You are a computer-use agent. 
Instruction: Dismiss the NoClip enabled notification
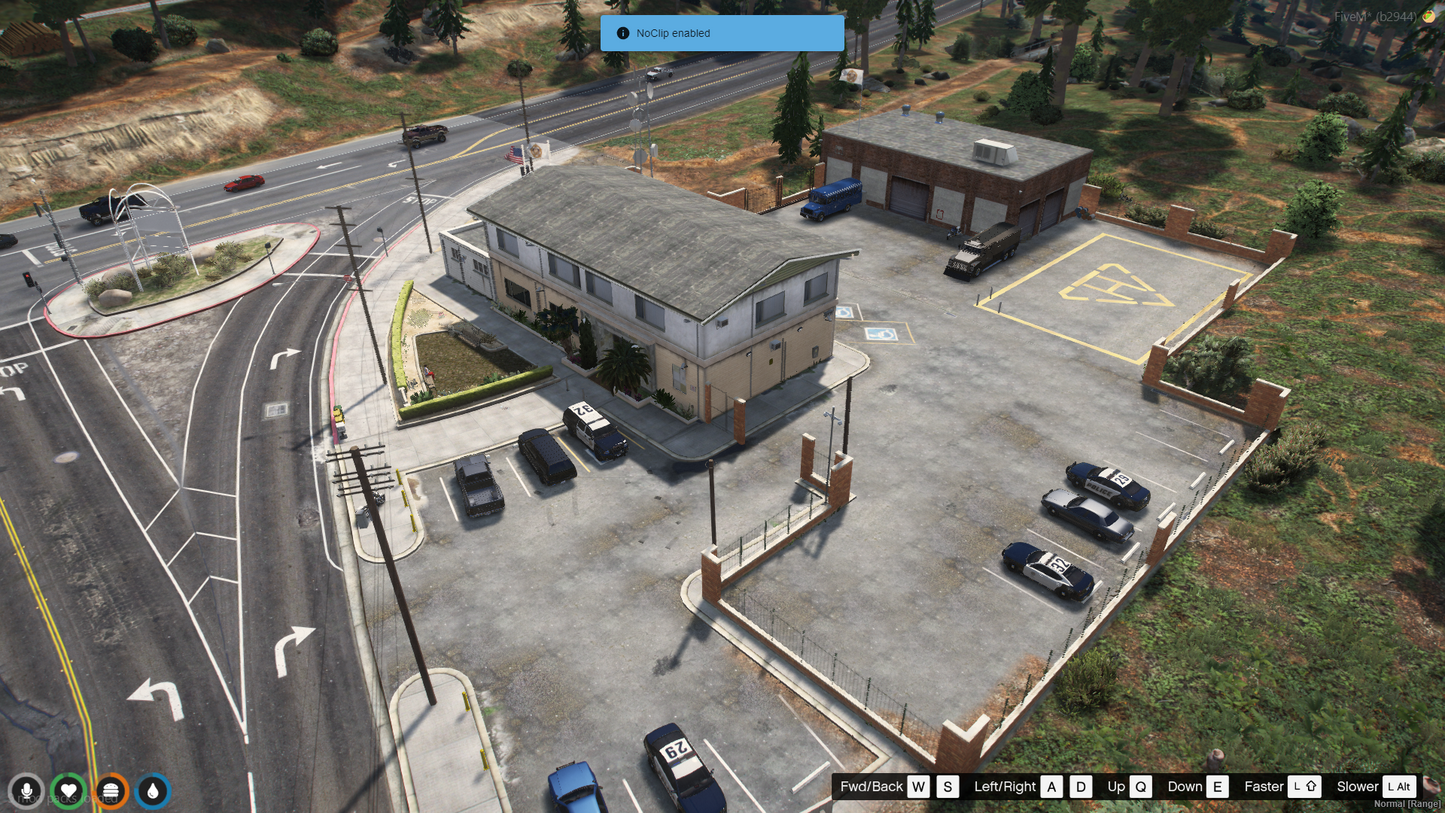[x=721, y=33]
